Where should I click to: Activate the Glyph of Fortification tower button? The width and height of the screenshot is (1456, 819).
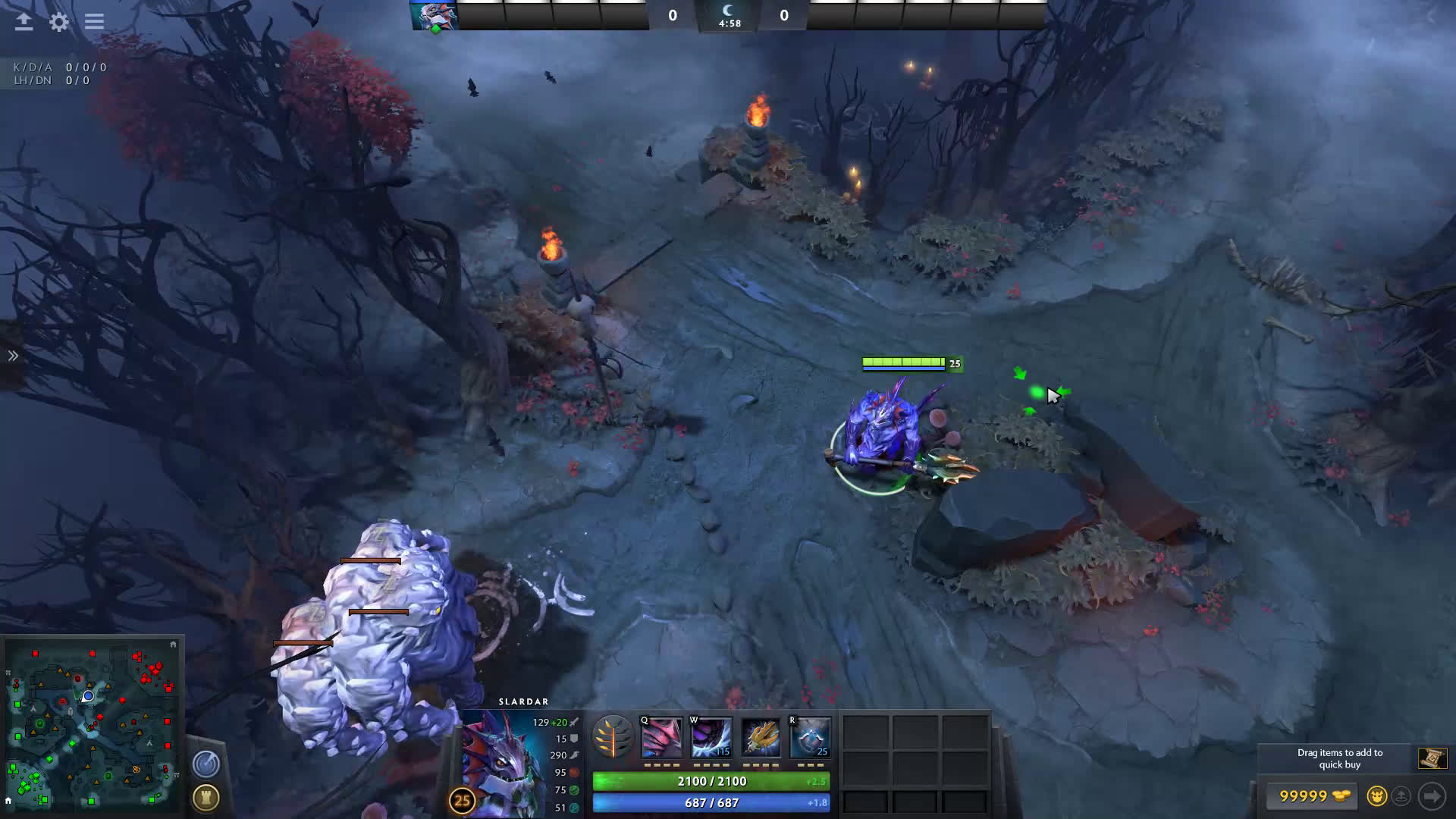(206, 798)
